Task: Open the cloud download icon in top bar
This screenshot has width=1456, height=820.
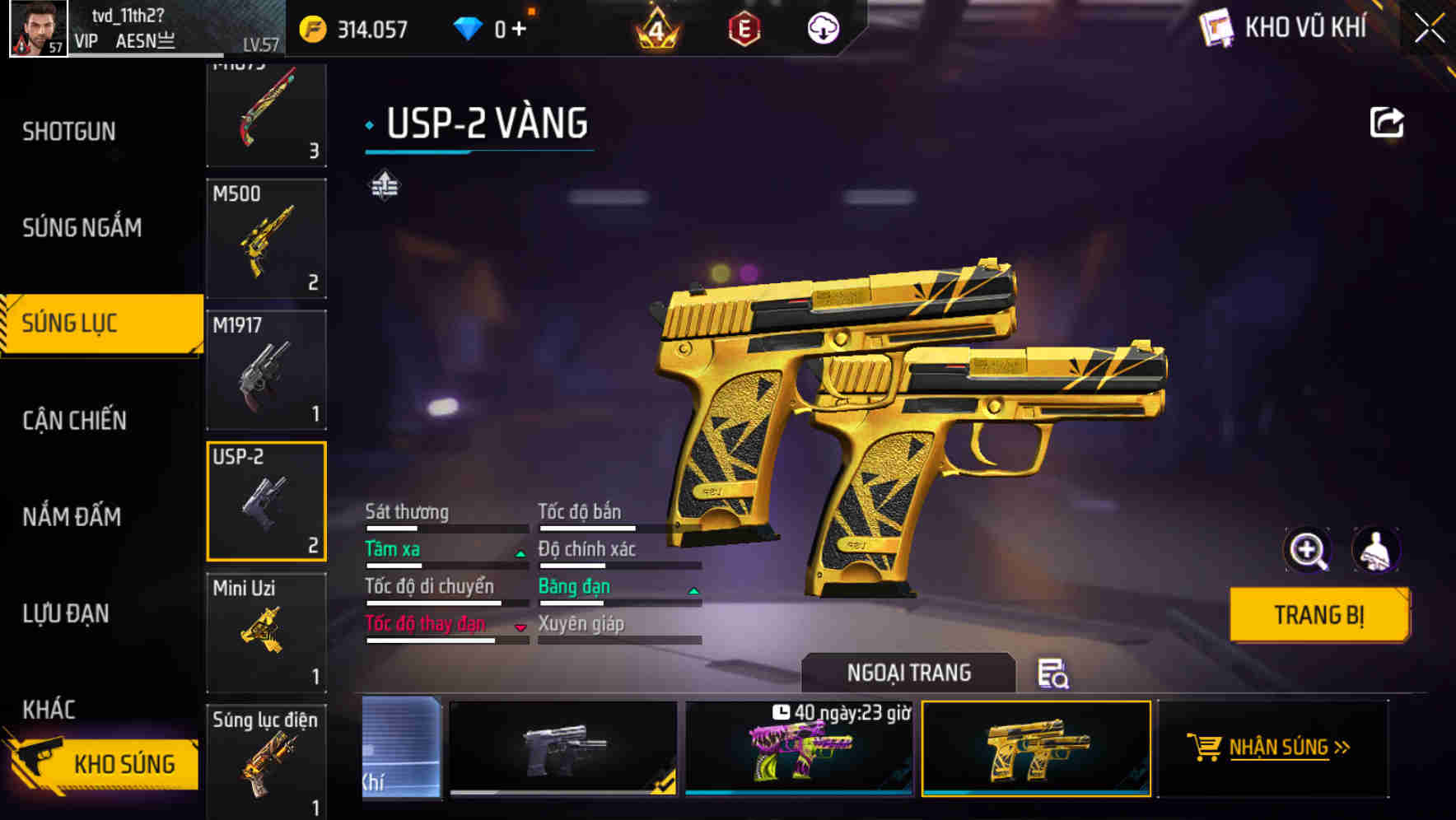Action: point(822,27)
